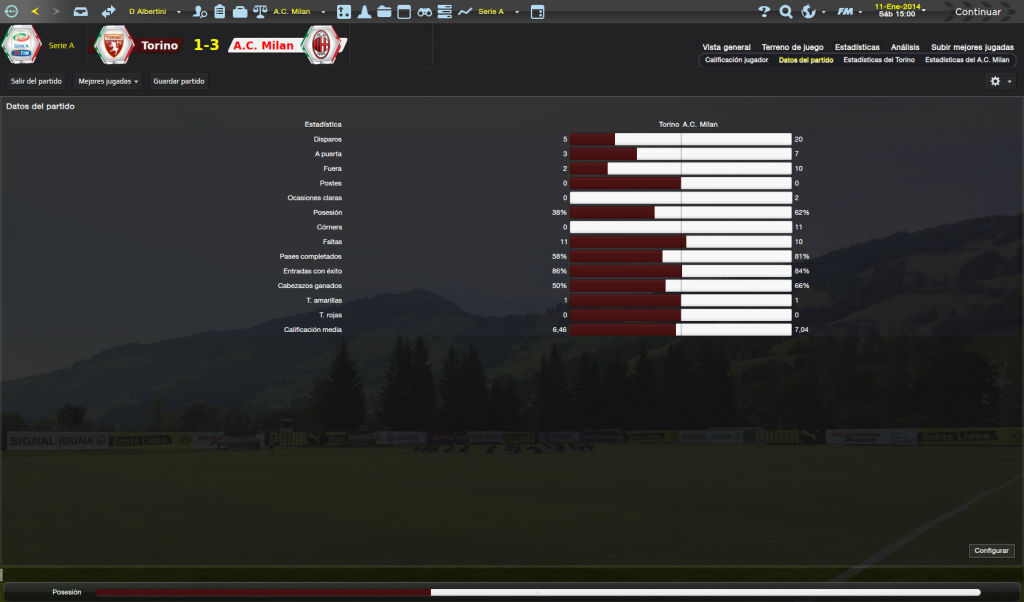The height and width of the screenshot is (602, 1024).
Task: Select the Estadísticas tab
Action: click(857, 47)
